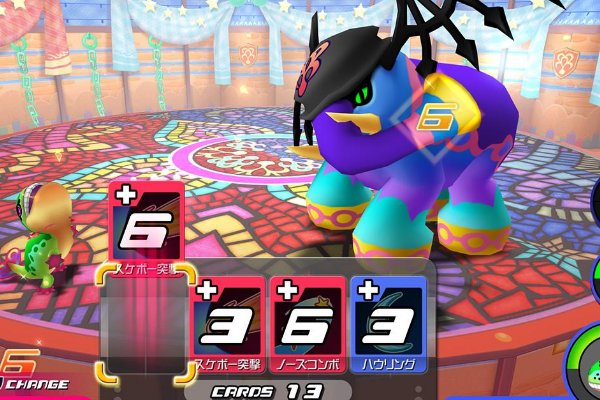Pick the blue ハウリング card
Screen dimensions: 600x400
(x=389, y=324)
